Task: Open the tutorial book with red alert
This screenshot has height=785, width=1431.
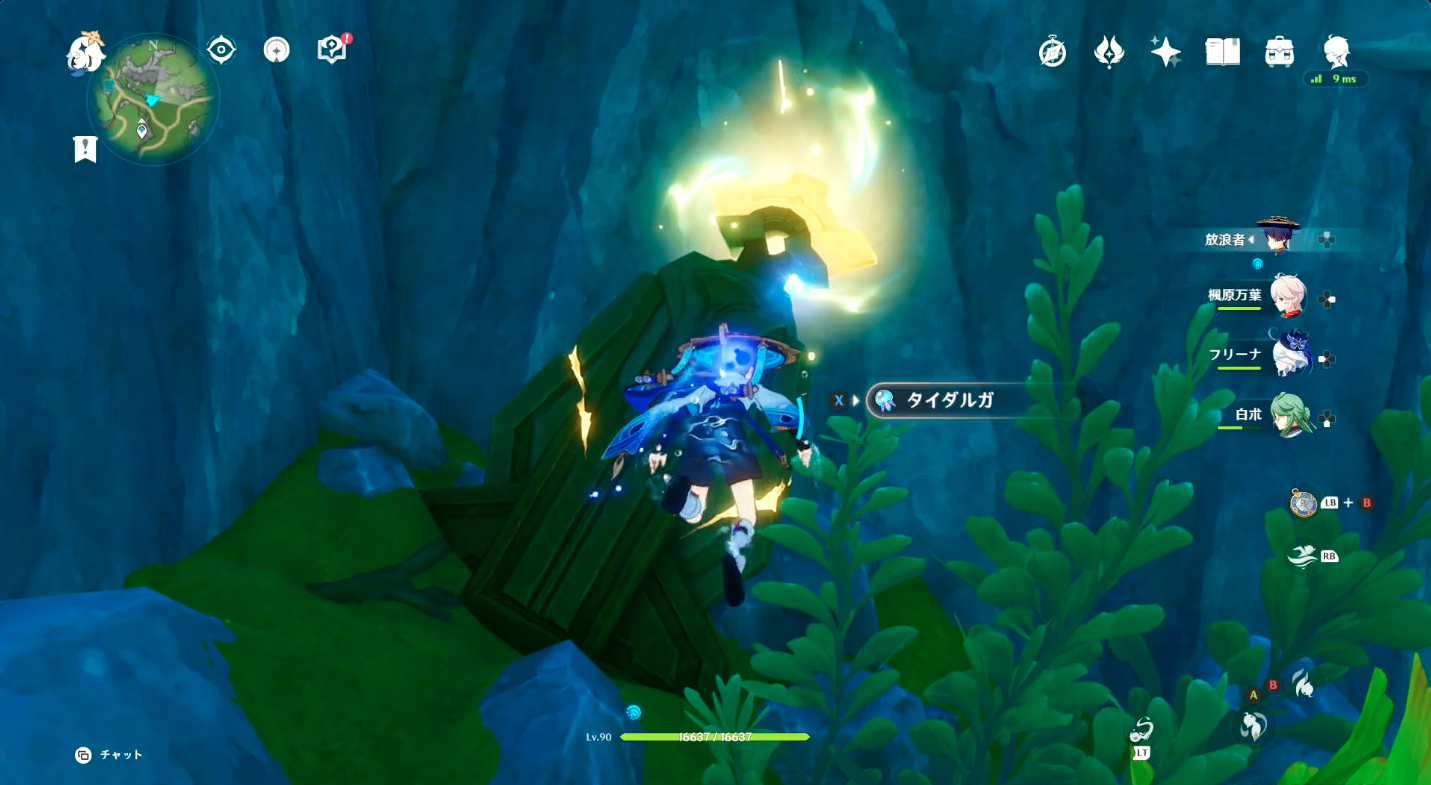Action: [331, 50]
